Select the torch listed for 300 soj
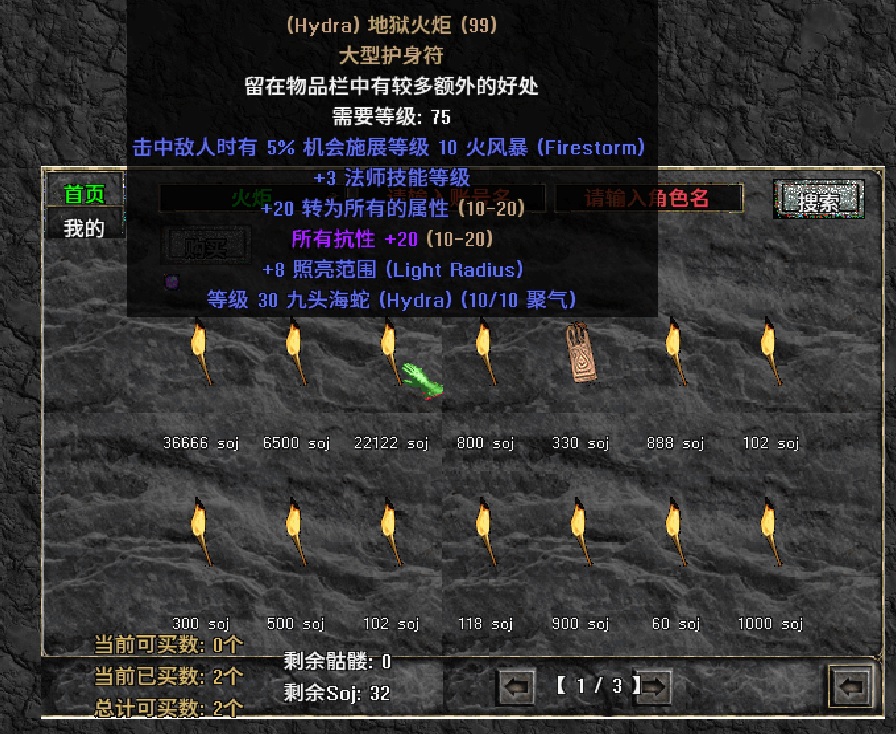Image resolution: width=896 pixels, height=734 pixels. coord(200,532)
